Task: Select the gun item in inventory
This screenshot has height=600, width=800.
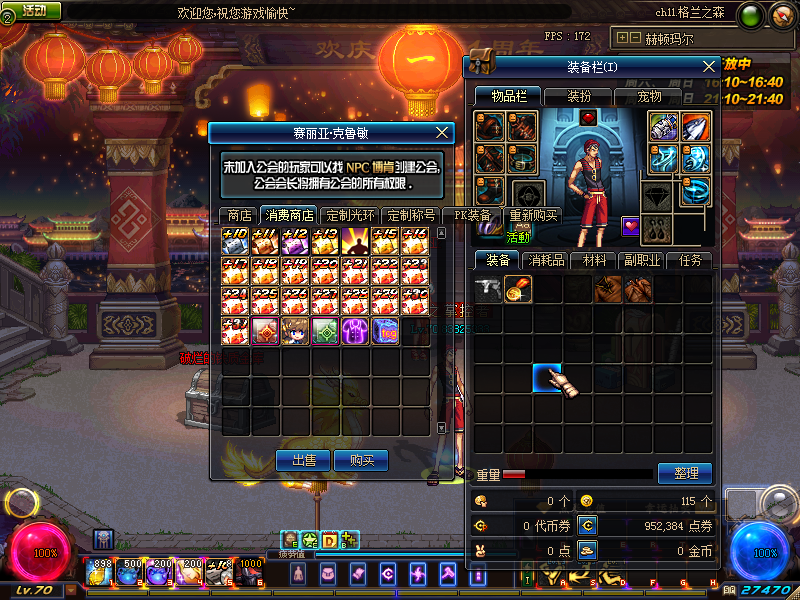Action: tap(488, 289)
